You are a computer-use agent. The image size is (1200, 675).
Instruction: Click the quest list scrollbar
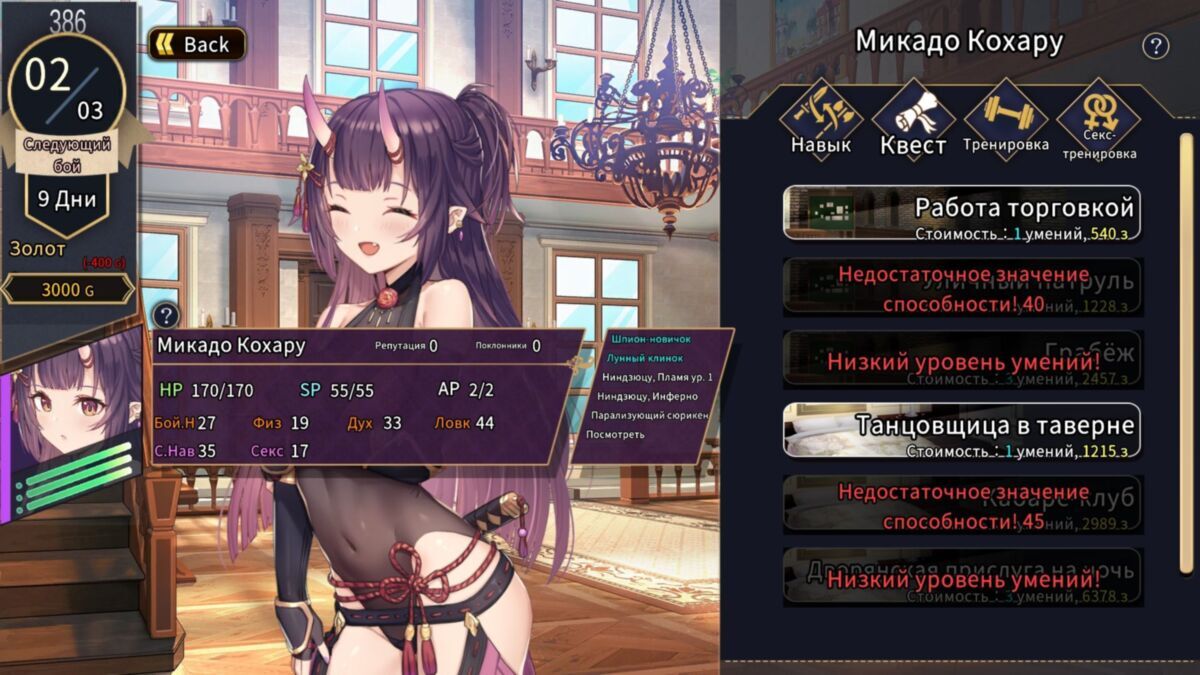[1186, 300]
